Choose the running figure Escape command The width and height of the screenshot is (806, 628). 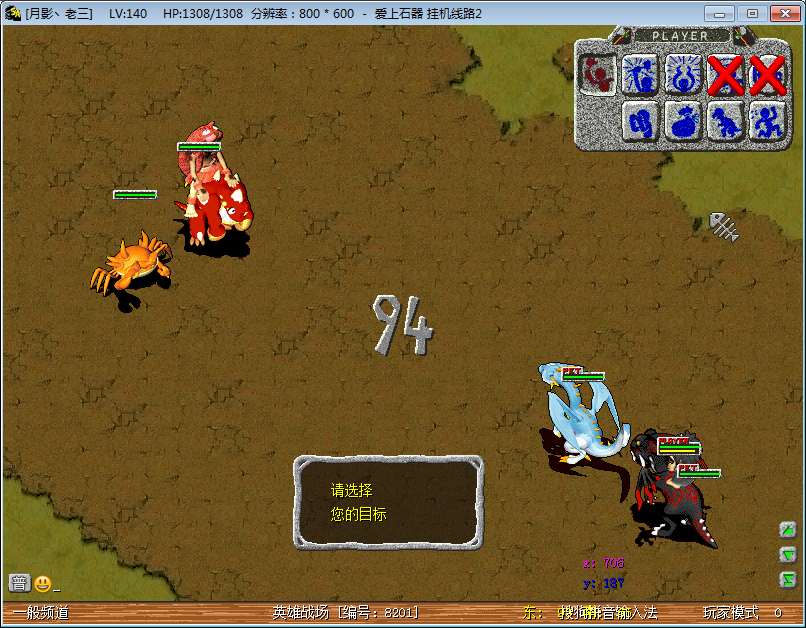click(x=767, y=121)
